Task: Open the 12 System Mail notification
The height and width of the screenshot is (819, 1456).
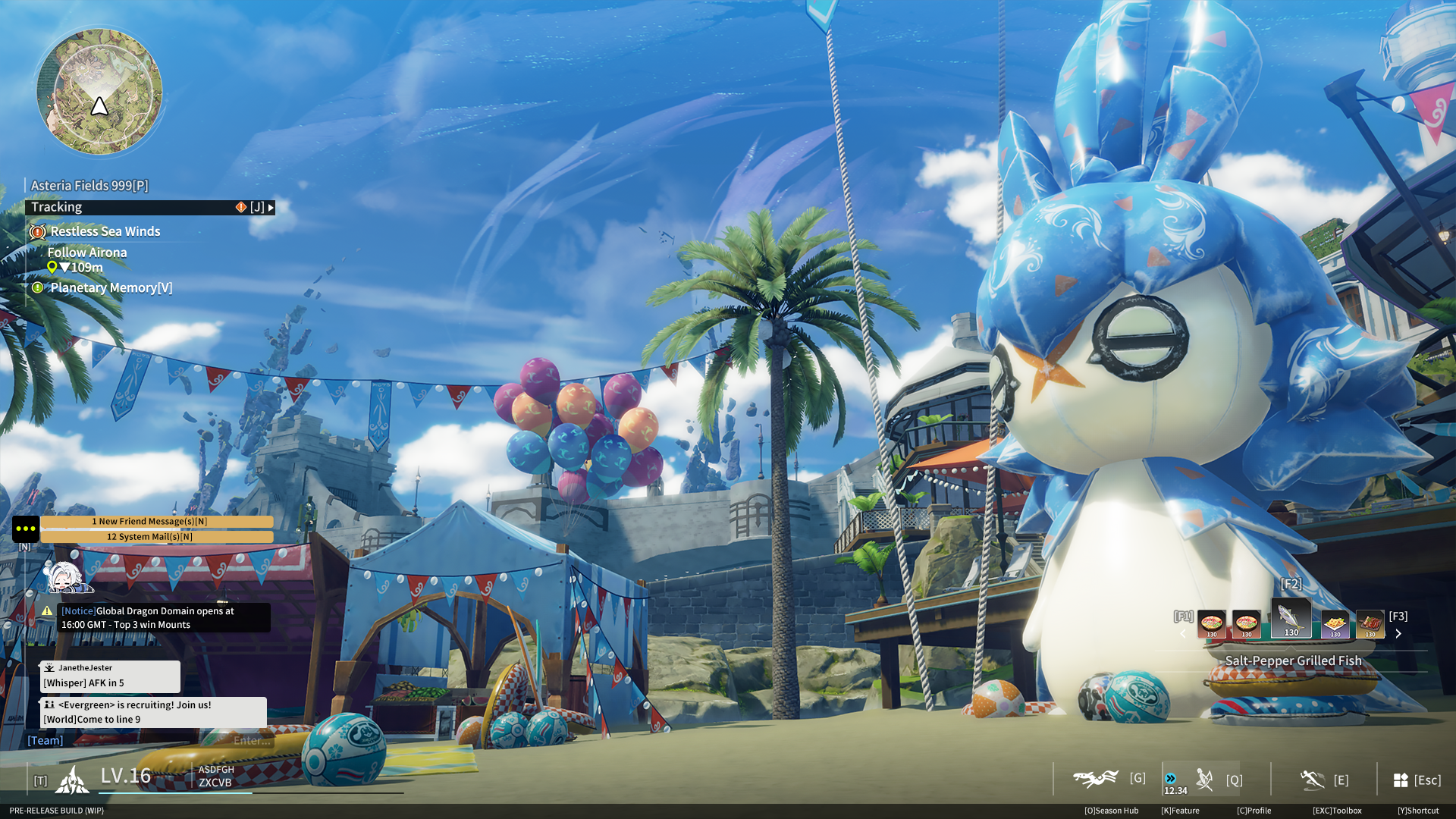Action: (158, 537)
